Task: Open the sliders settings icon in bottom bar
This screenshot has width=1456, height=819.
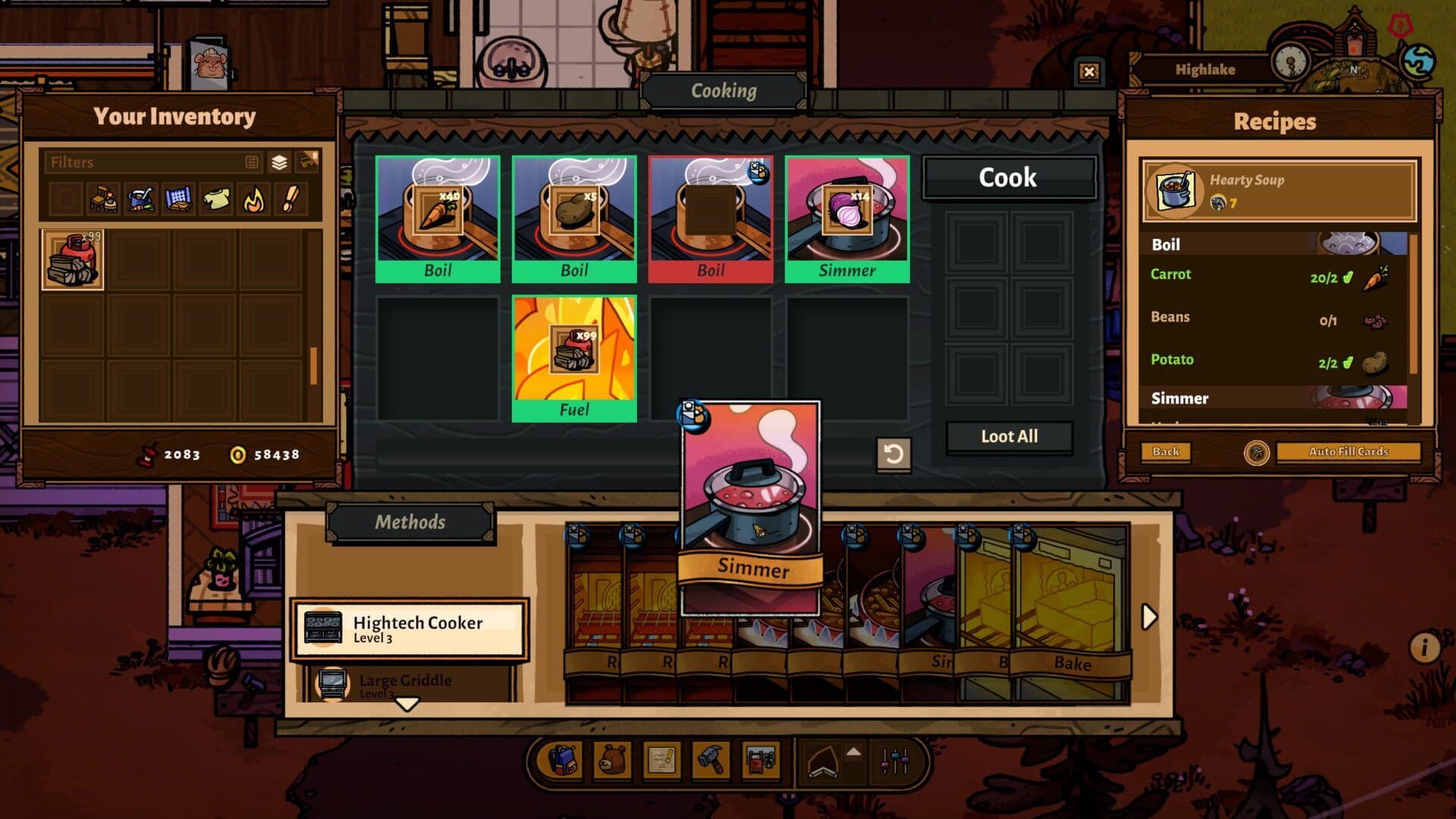Action: click(x=895, y=761)
